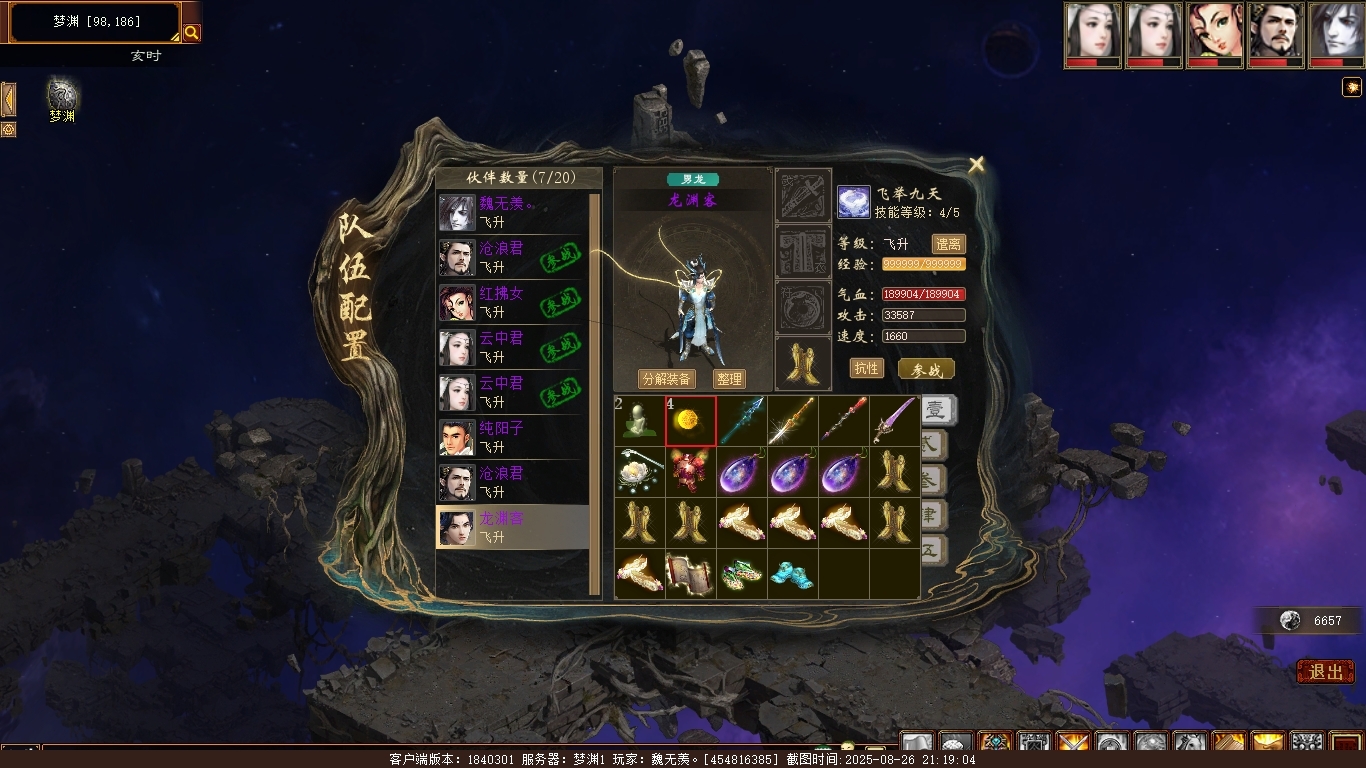1366x768 pixels.
Task: Click the magnifier search button beside 梦渊
Action: [191, 33]
